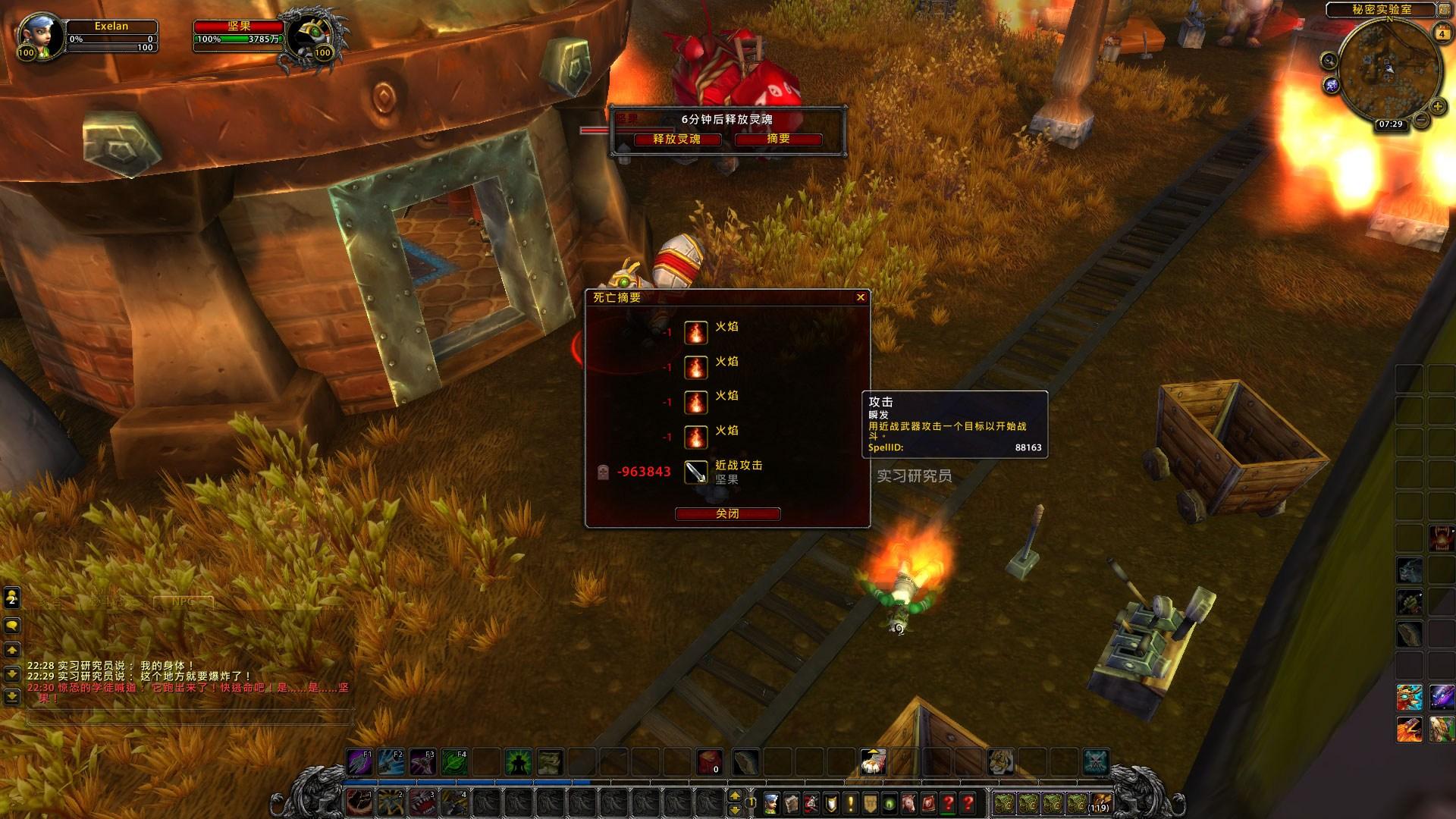Close the death summary with the X

(x=861, y=297)
